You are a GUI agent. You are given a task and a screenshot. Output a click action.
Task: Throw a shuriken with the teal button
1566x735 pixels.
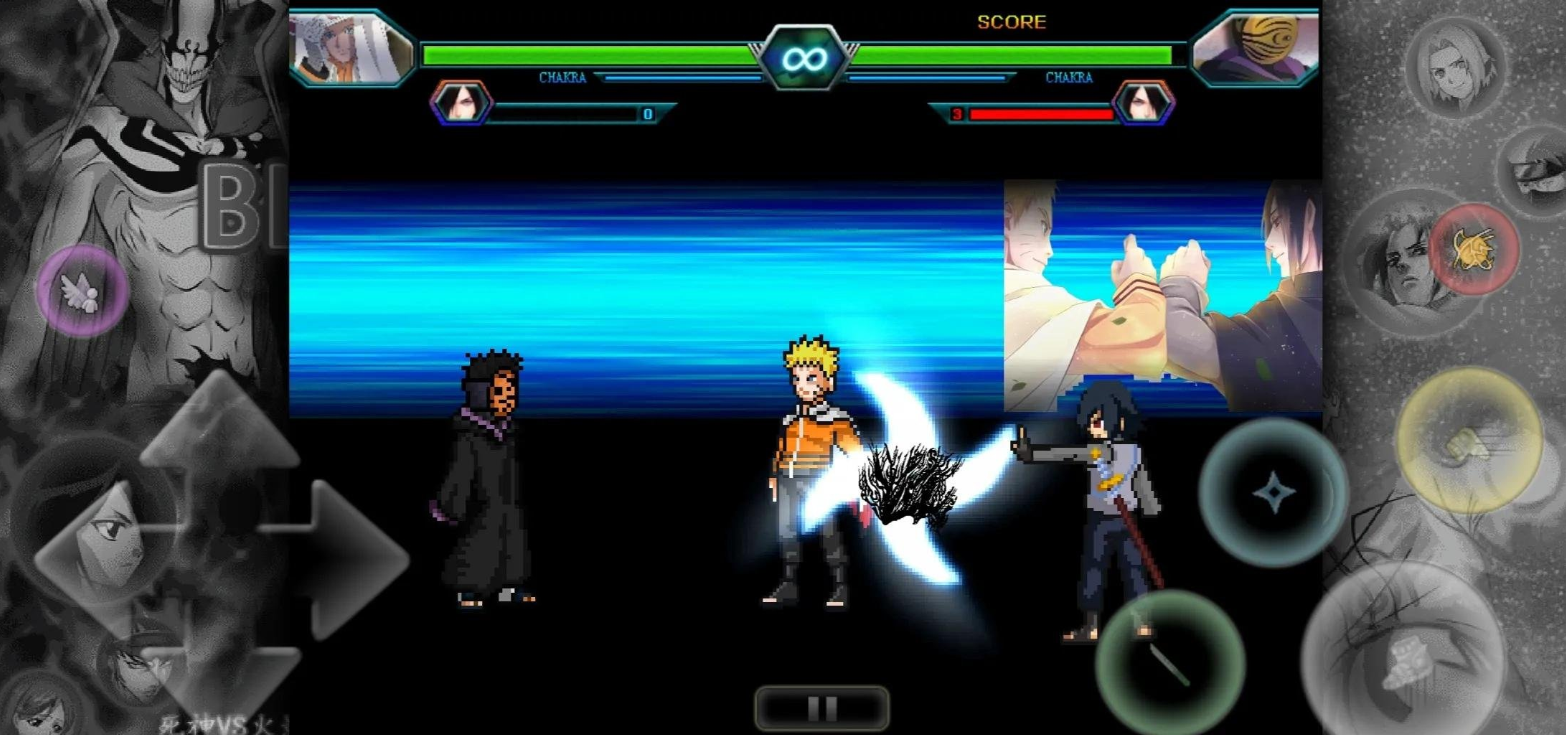pyautogui.click(x=1273, y=492)
